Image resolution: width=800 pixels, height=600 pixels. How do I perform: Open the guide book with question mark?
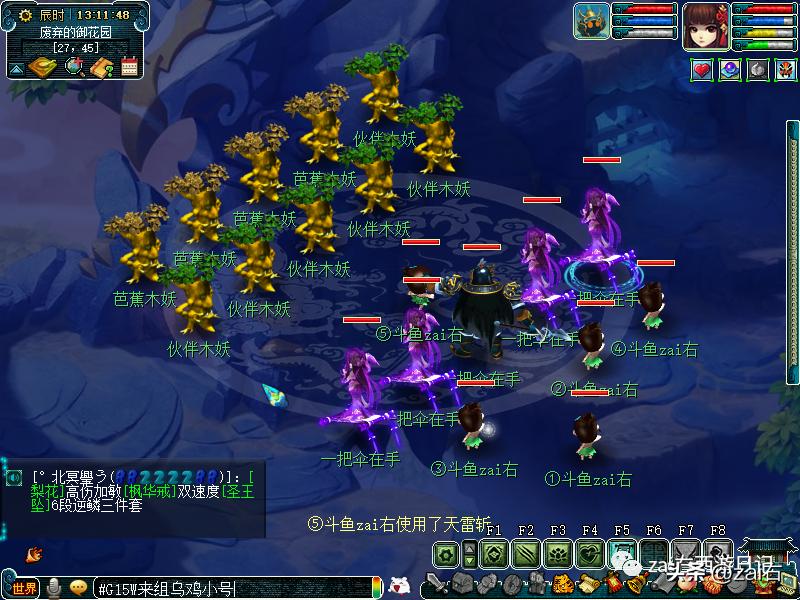101,68
